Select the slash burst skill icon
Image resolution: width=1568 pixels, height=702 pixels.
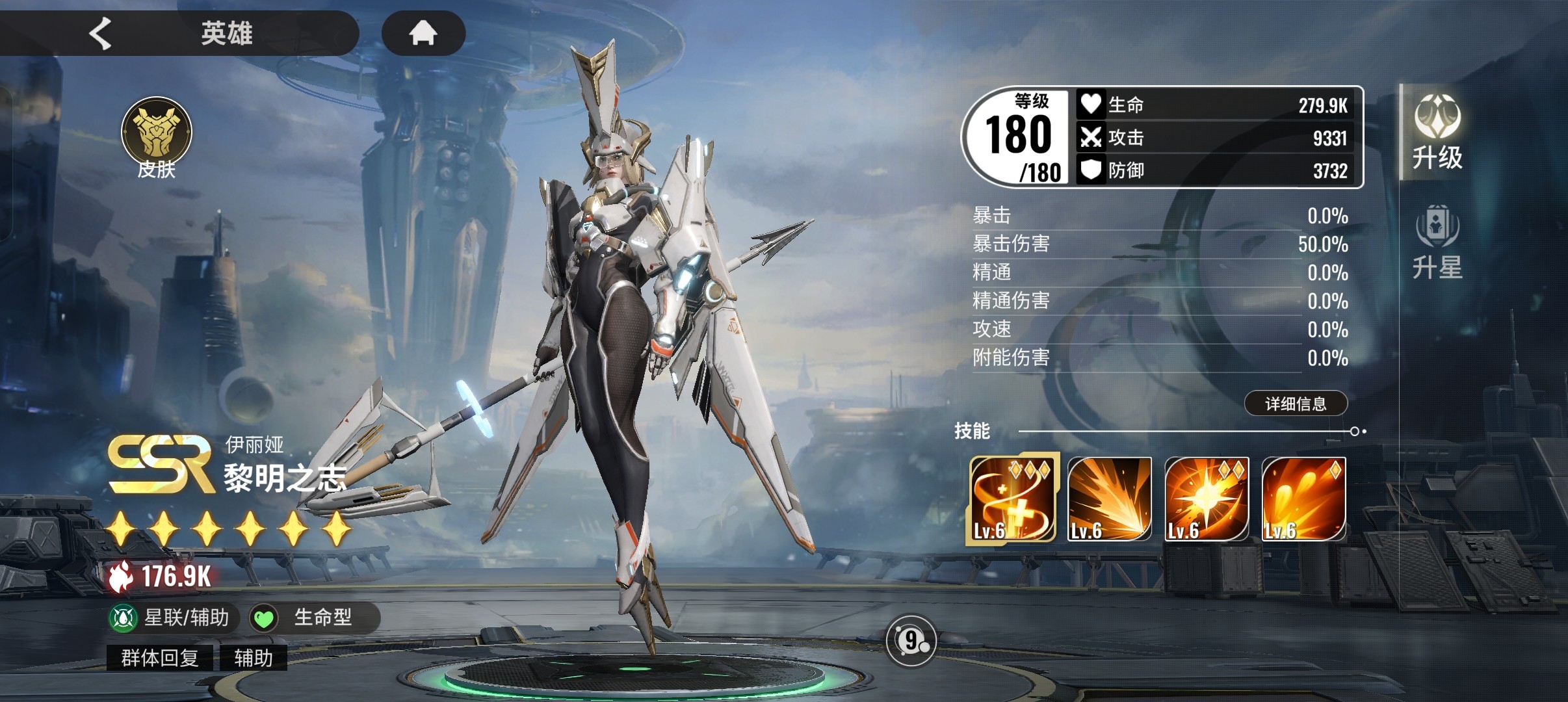[x=1109, y=499]
